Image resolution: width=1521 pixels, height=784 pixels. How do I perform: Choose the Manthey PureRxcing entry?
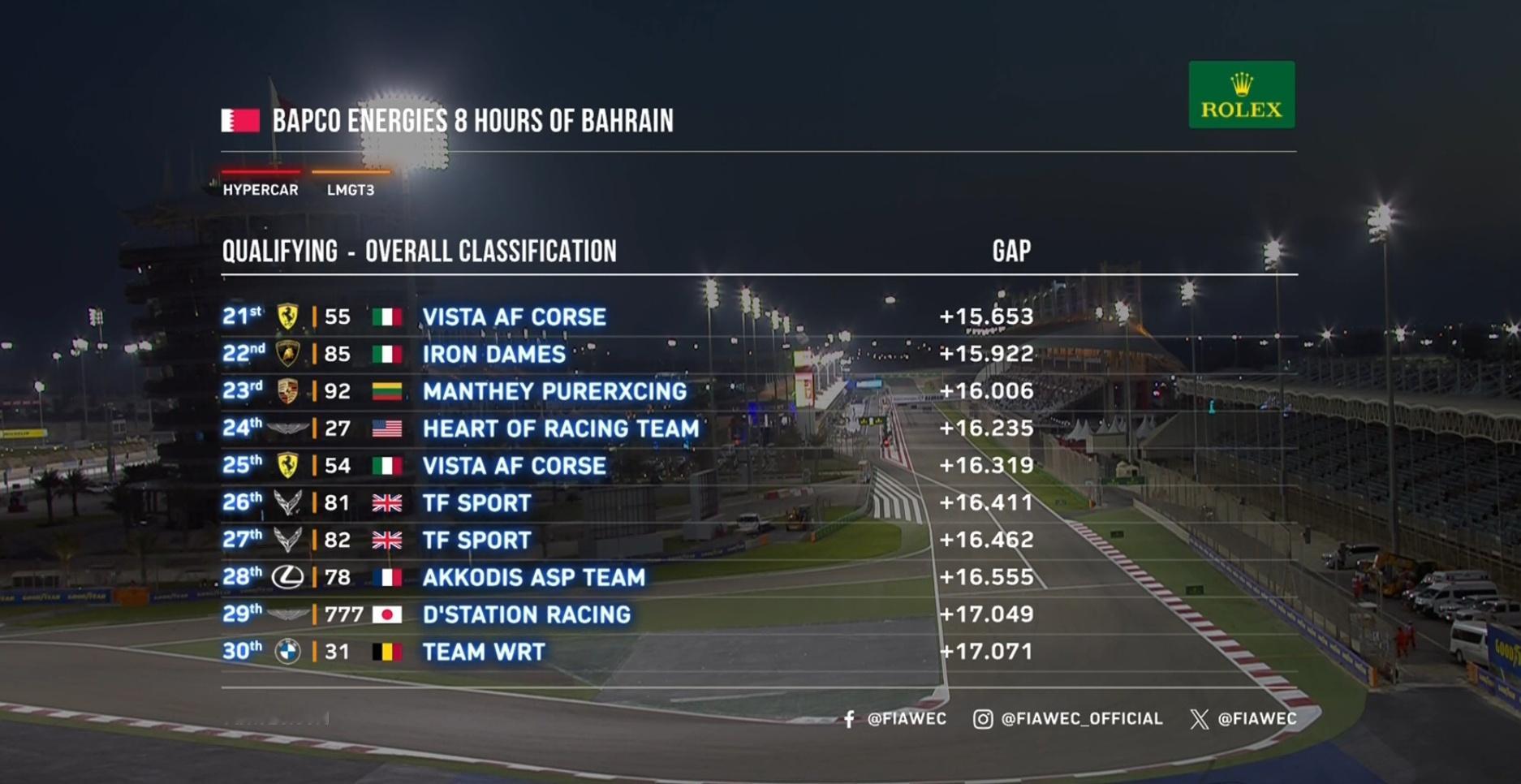(x=554, y=391)
